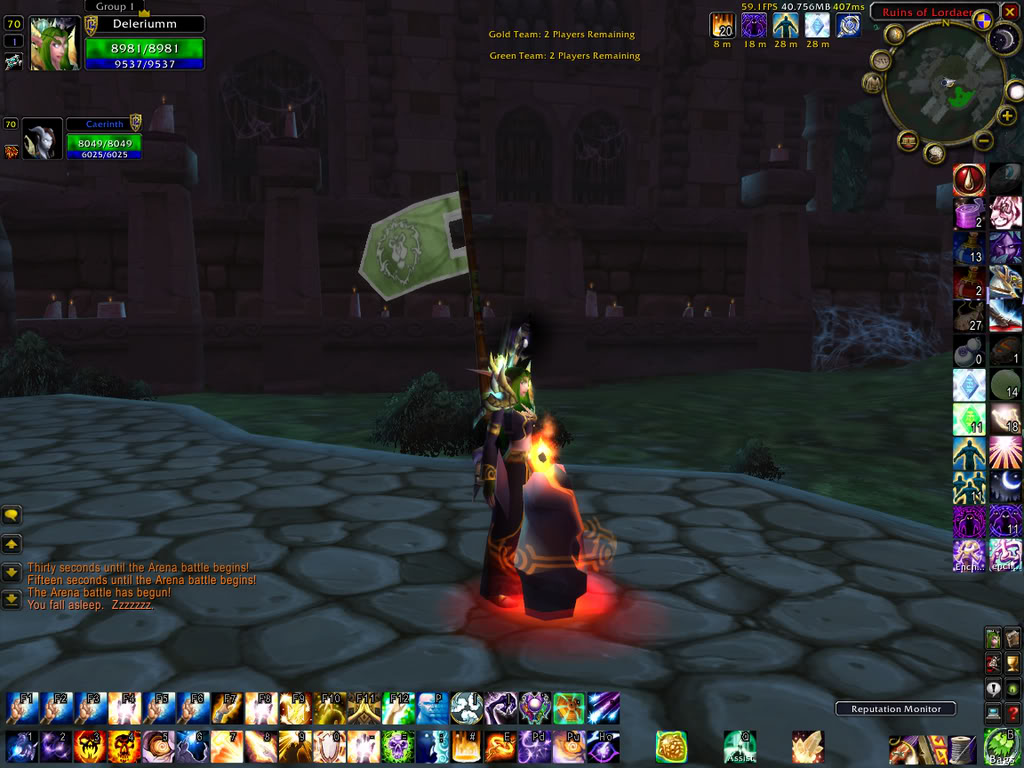The image size is (1024, 768).
Task: Use the red blood drop icon
Action: click(x=969, y=180)
